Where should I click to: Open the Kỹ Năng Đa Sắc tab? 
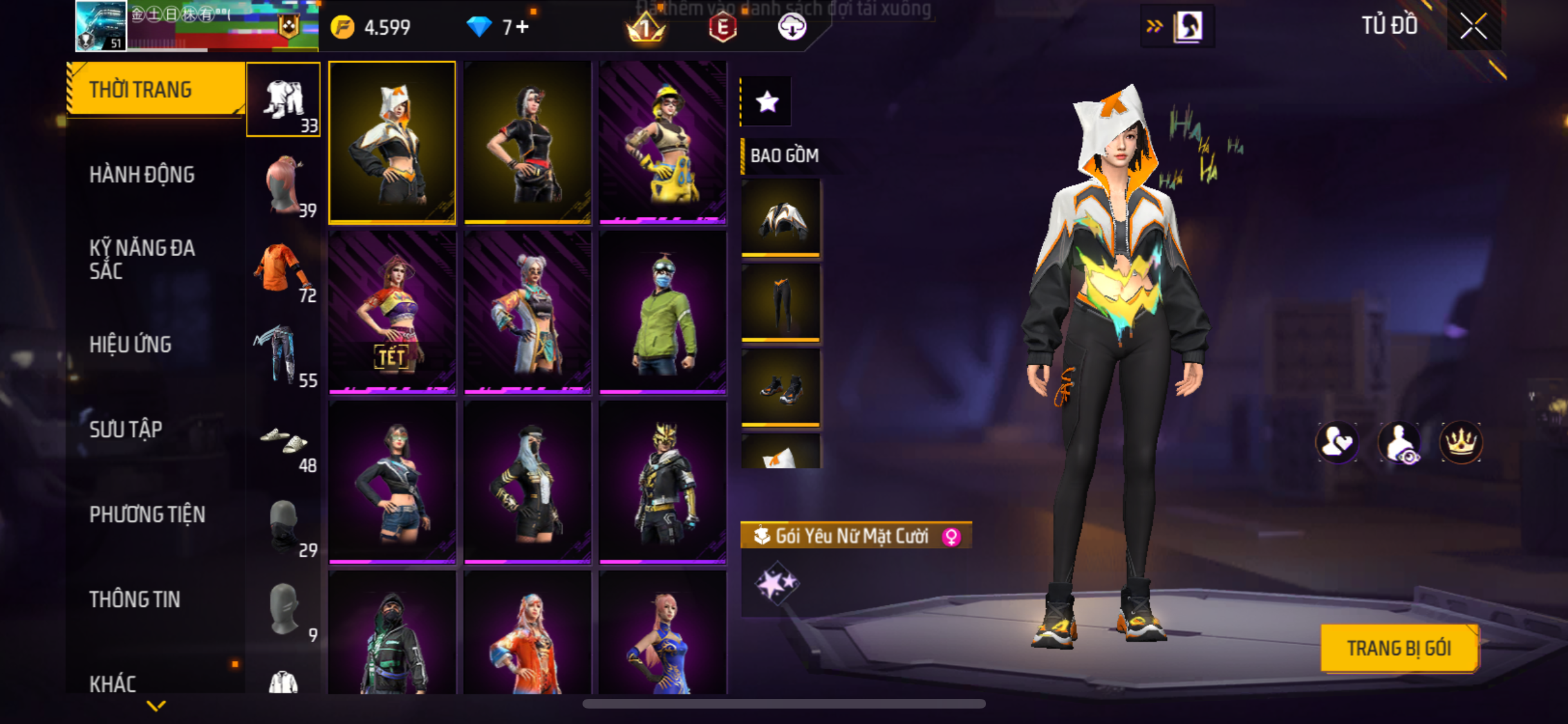(142, 259)
